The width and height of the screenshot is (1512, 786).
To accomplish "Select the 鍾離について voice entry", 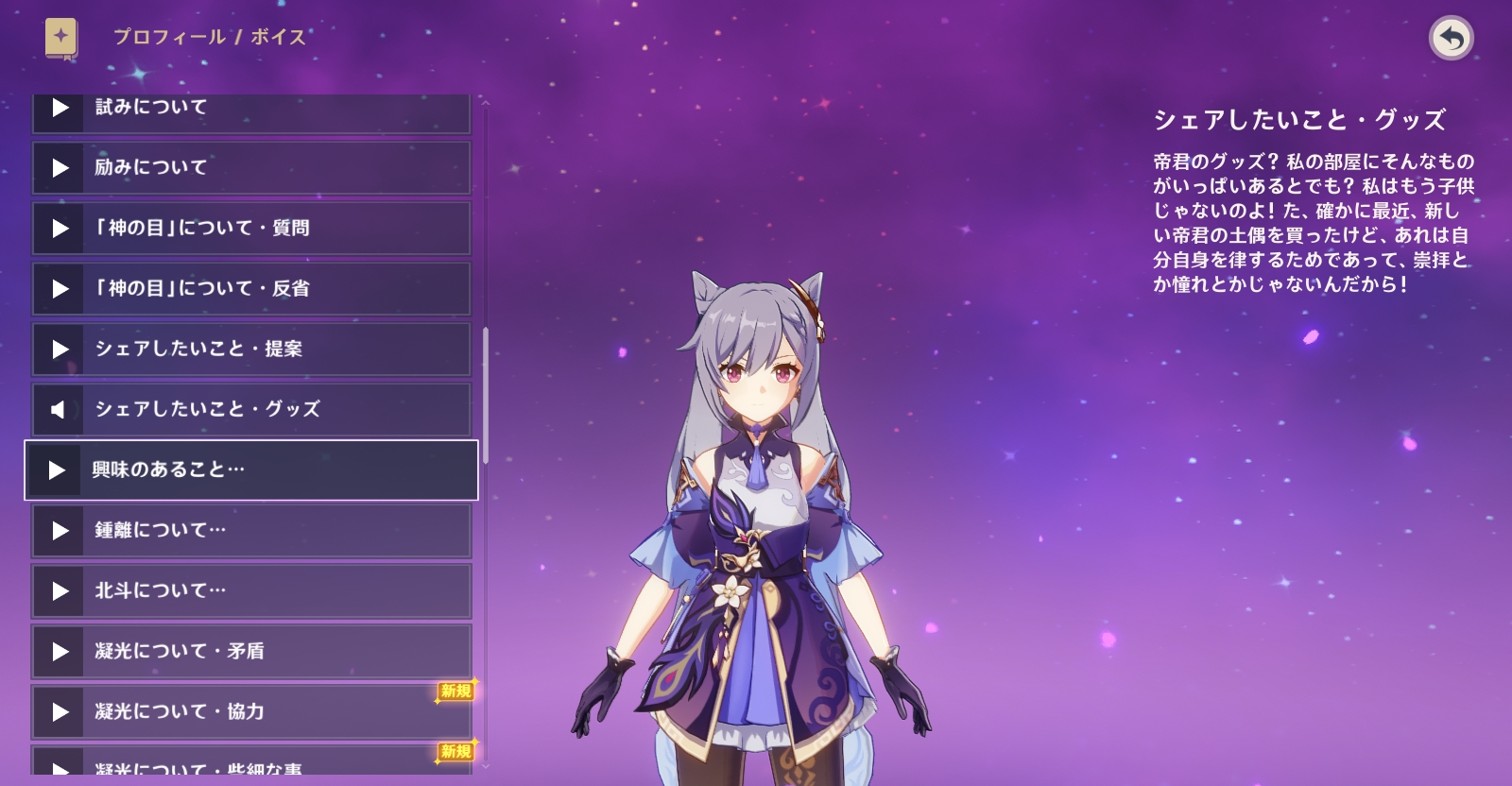I will (250, 531).
